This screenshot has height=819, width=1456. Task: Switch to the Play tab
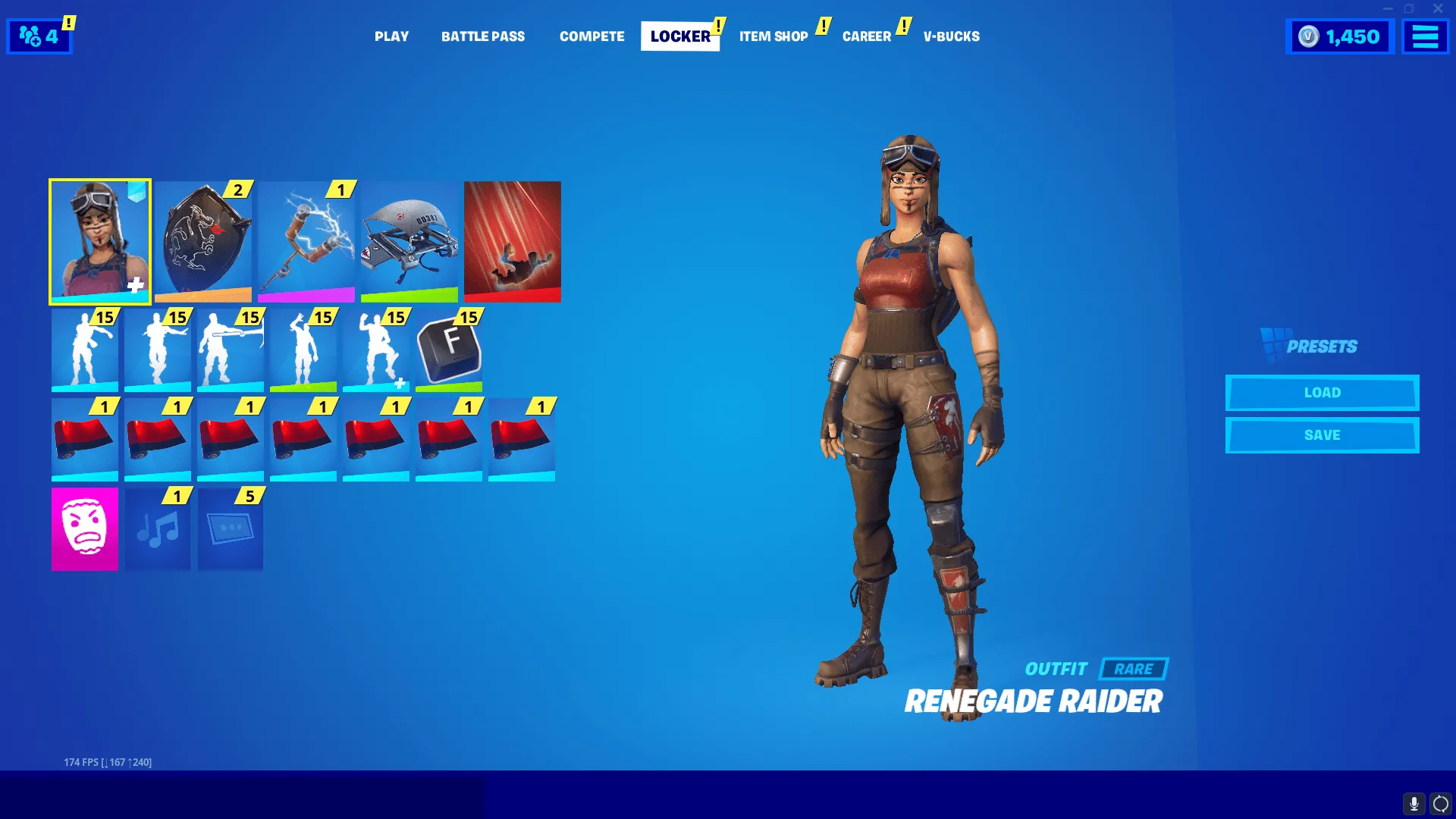391,36
